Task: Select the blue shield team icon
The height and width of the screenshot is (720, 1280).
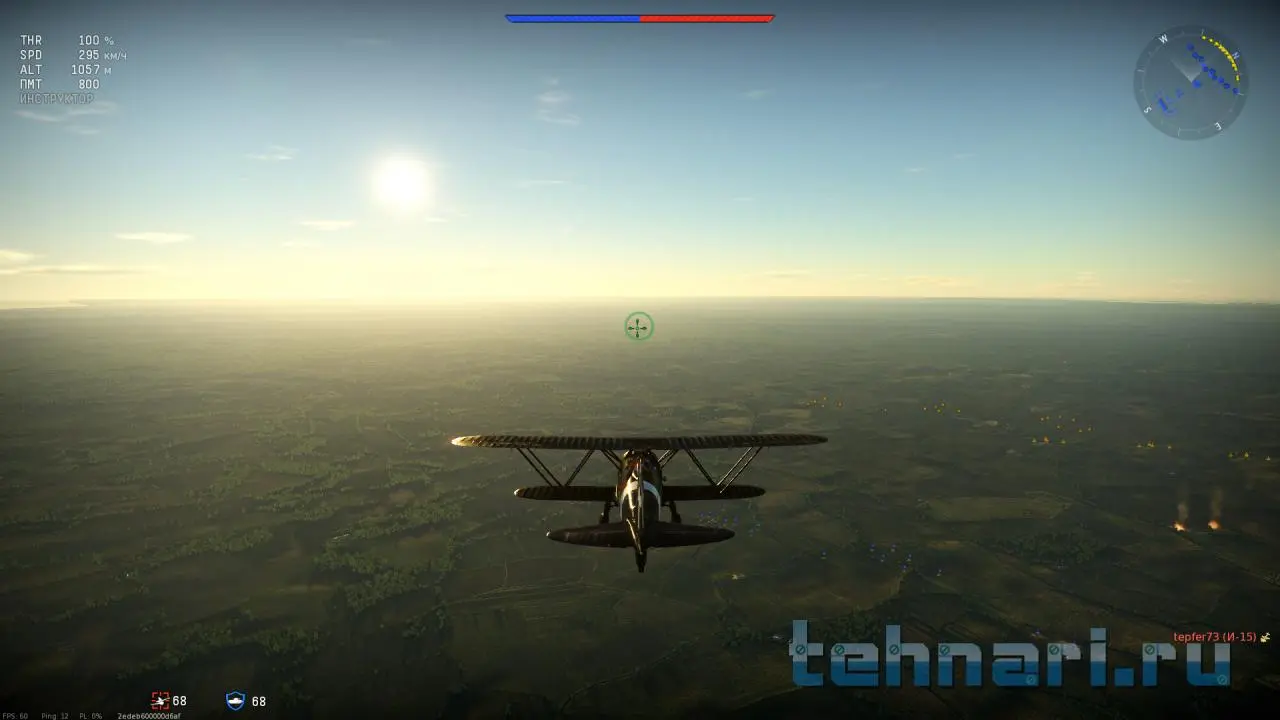Action: click(235, 701)
